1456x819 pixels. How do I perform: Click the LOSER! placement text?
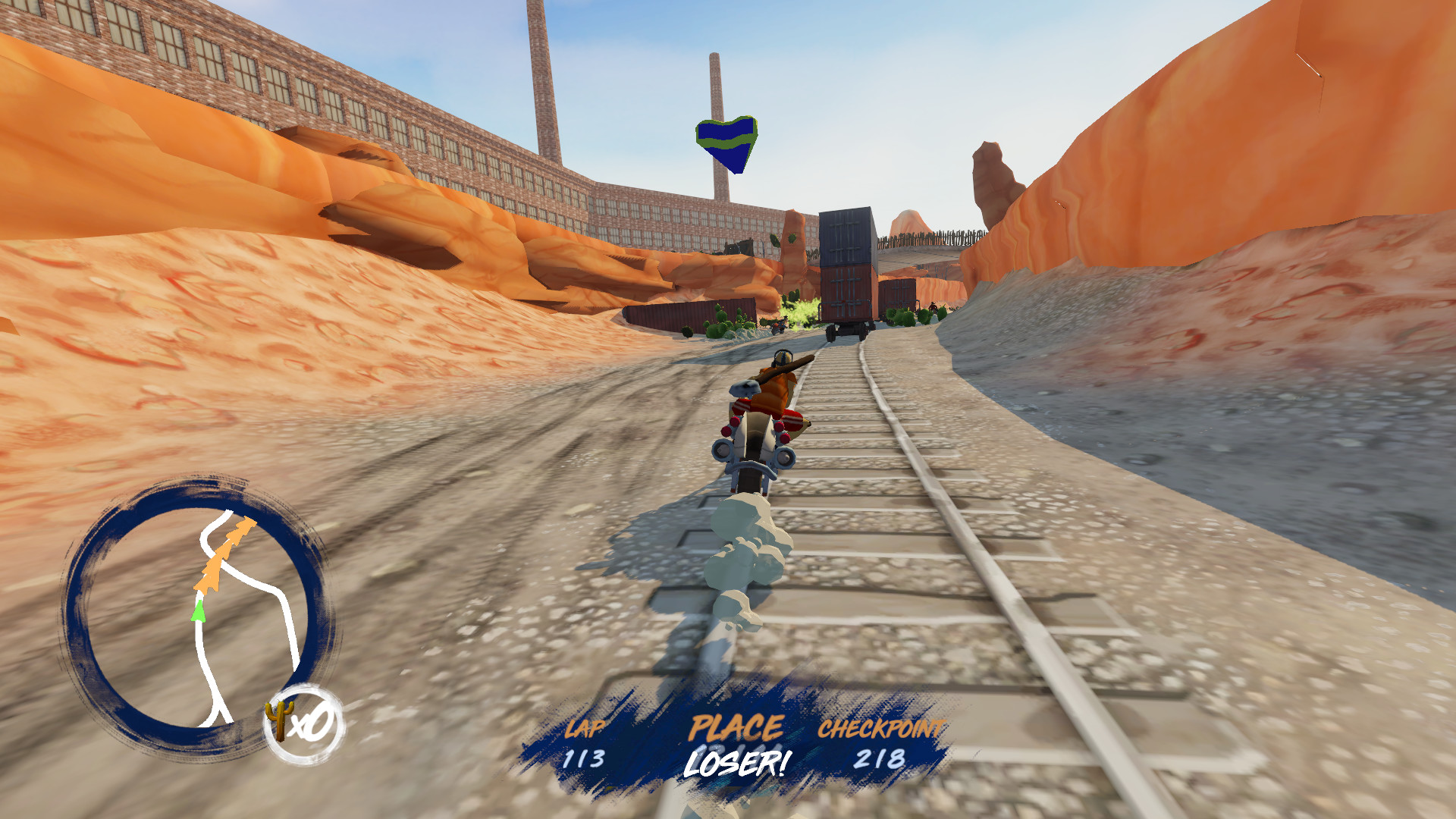point(737,763)
